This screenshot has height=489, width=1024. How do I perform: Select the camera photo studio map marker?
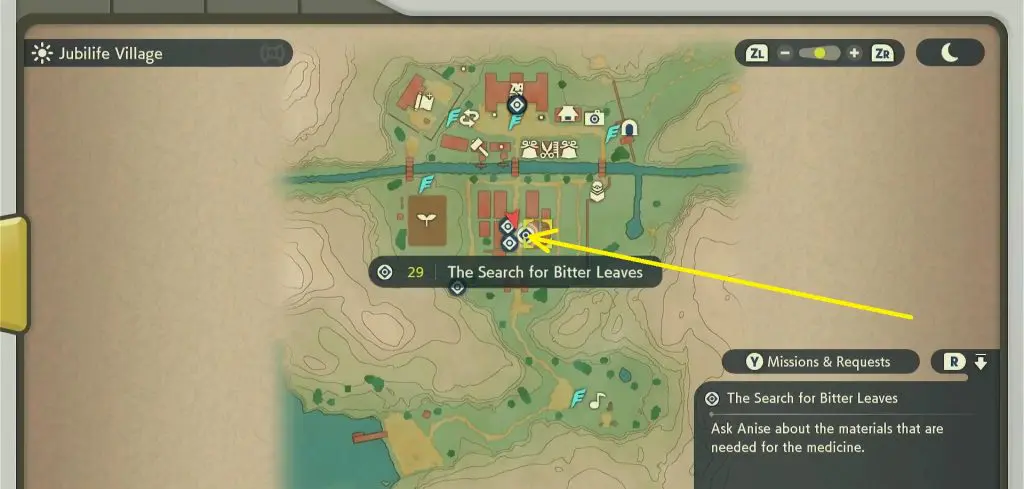pyautogui.click(x=594, y=118)
